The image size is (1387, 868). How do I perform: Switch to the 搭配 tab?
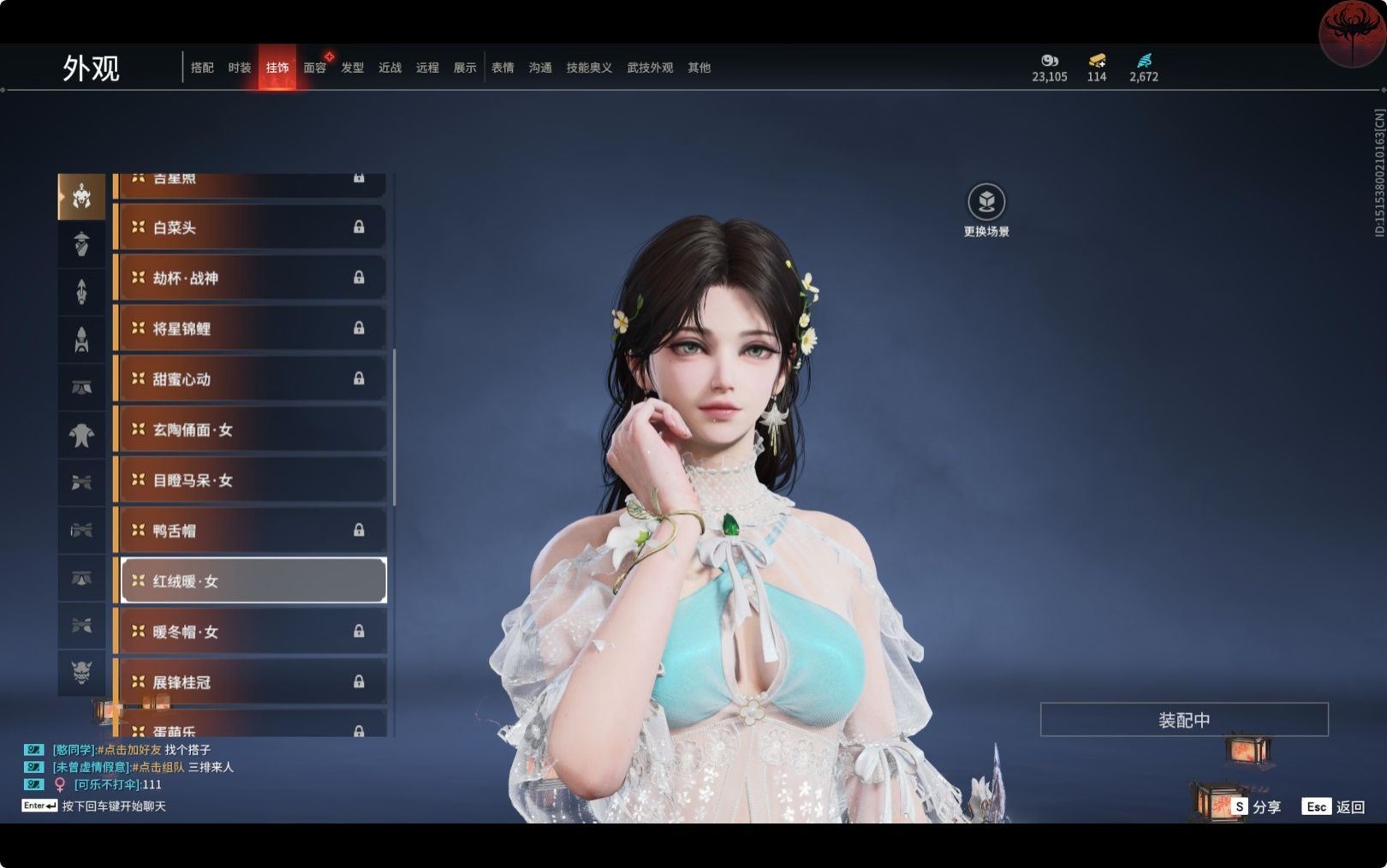202,68
